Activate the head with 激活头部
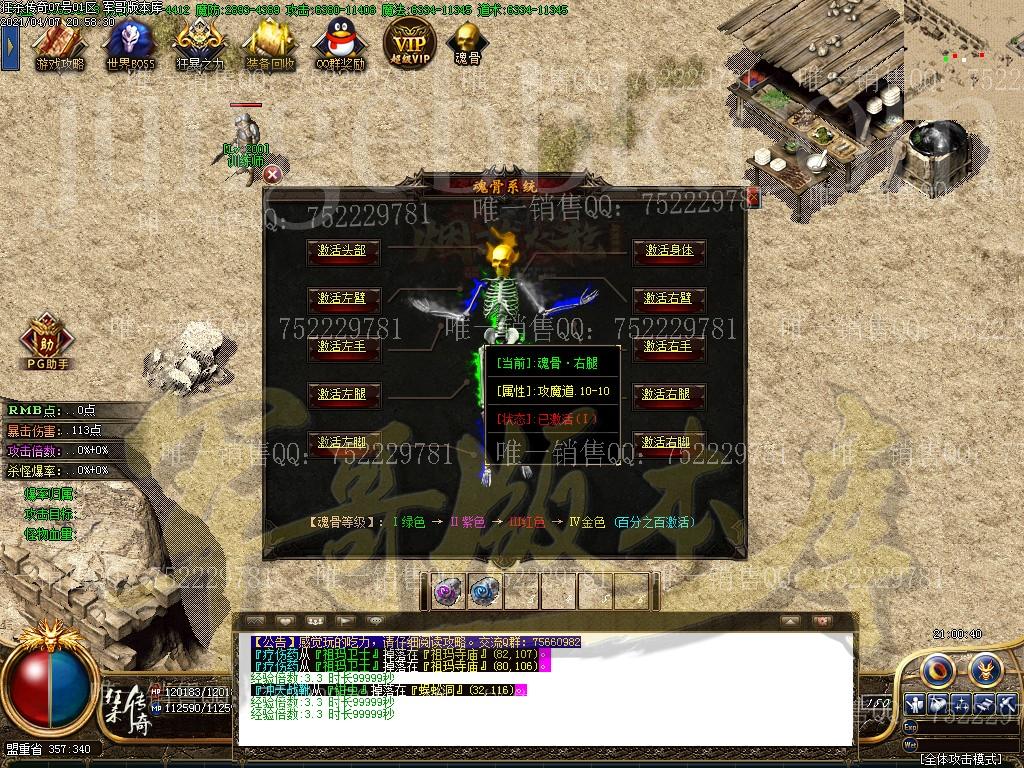Image resolution: width=1024 pixels, height=768 pixels. [x=342, y=251]
